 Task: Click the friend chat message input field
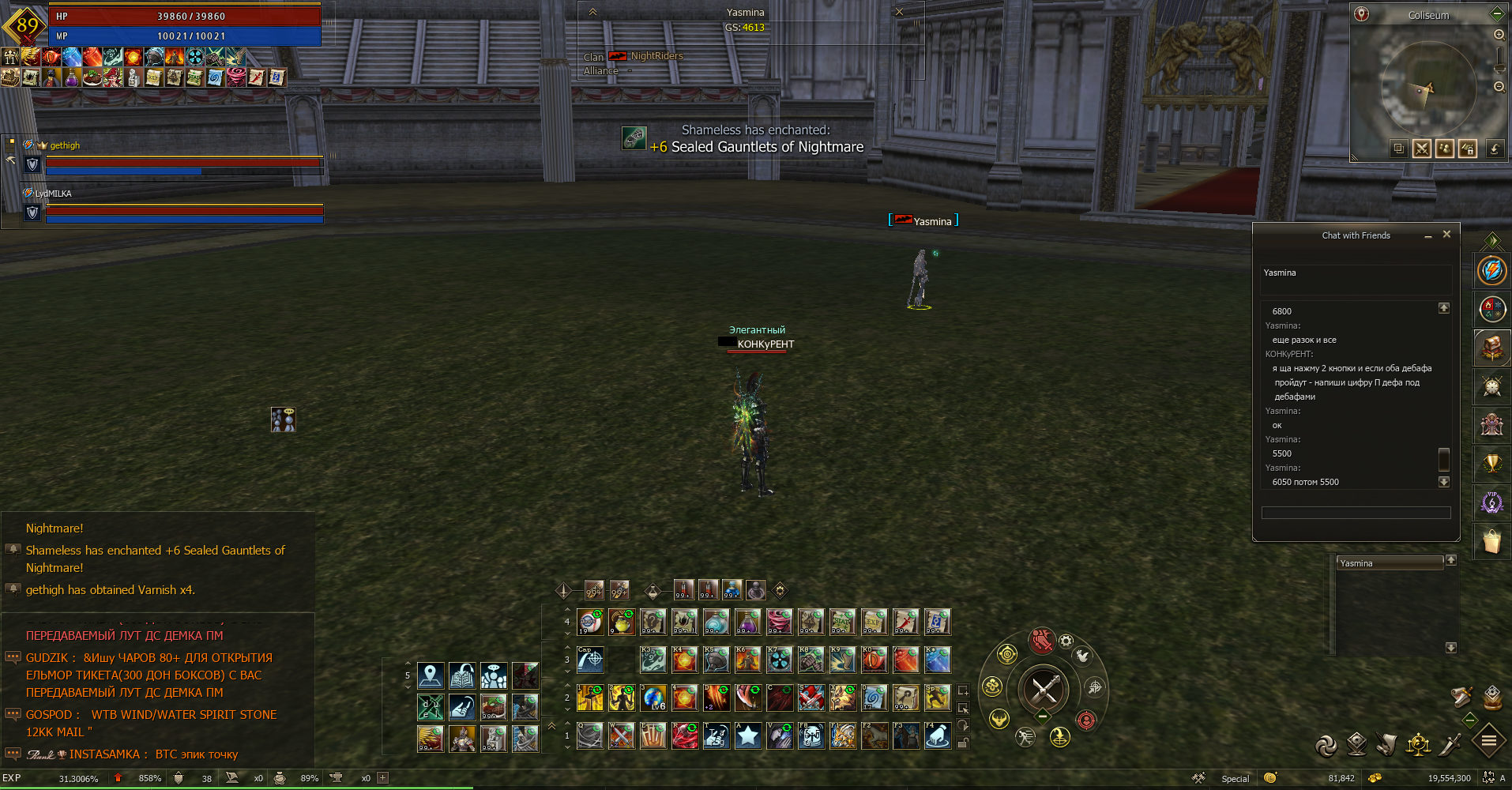[x=1356, y=513]
